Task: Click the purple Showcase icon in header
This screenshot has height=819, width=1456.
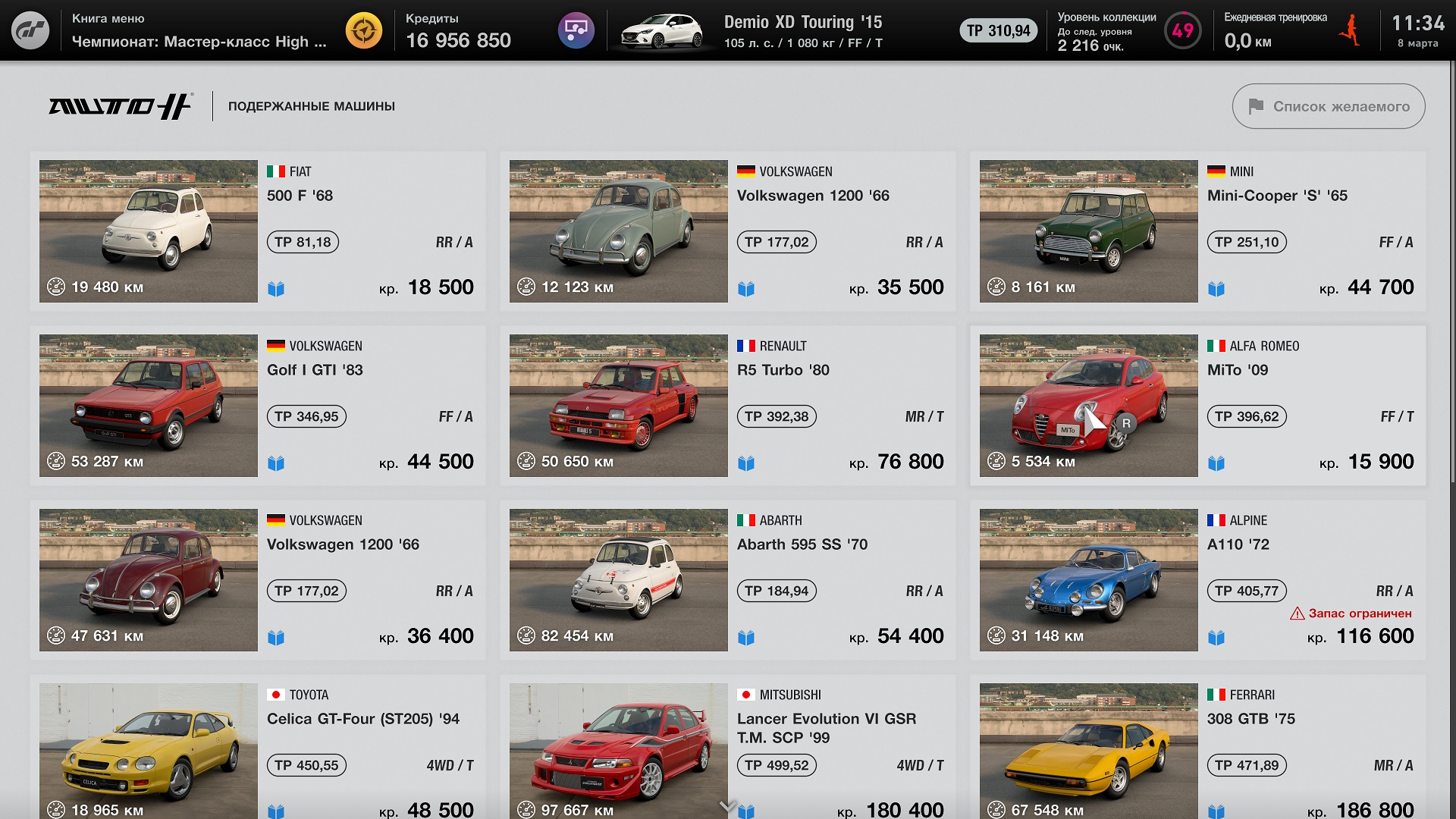Action: 576,30
